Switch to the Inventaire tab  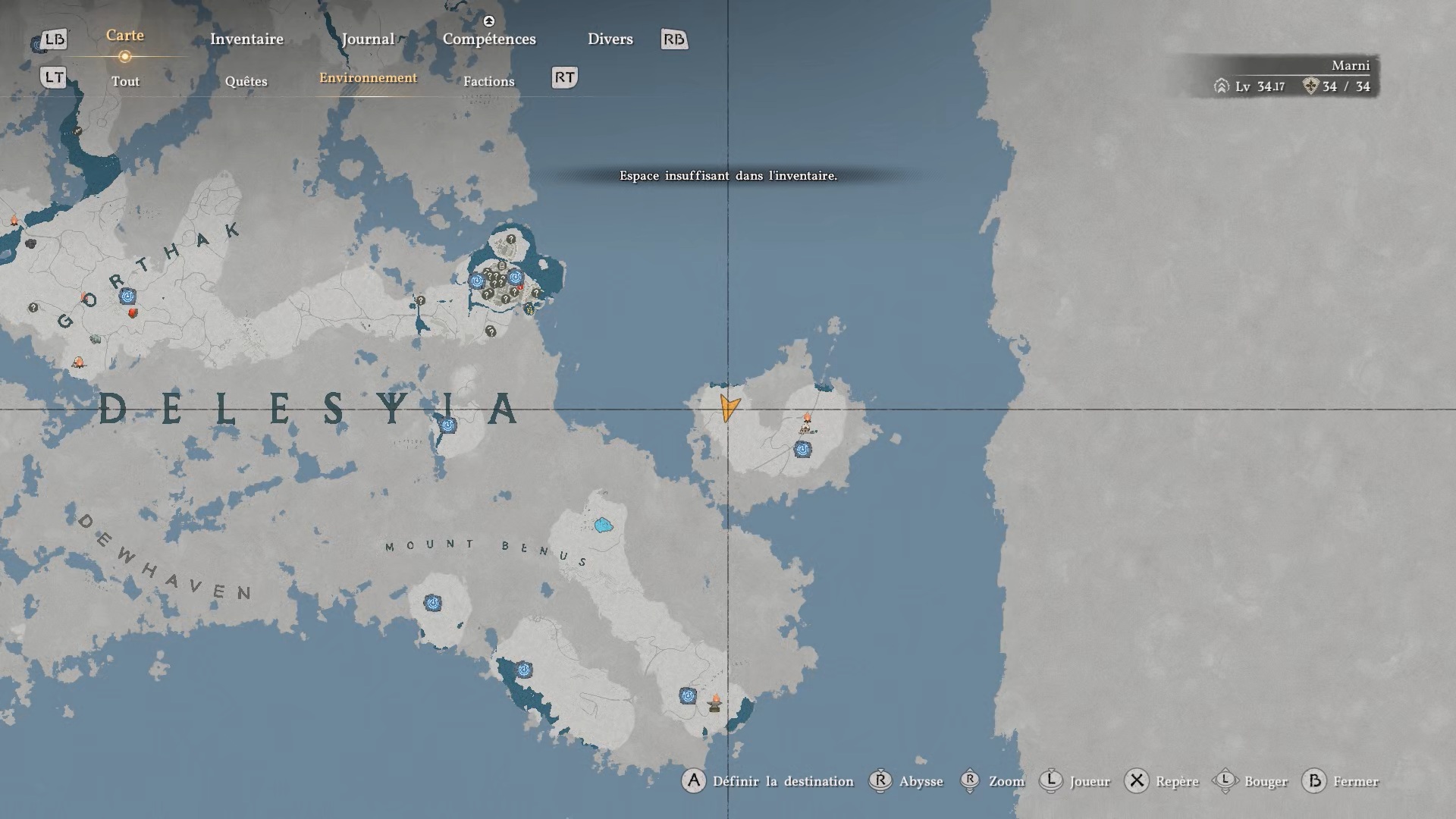pos(246,39)
